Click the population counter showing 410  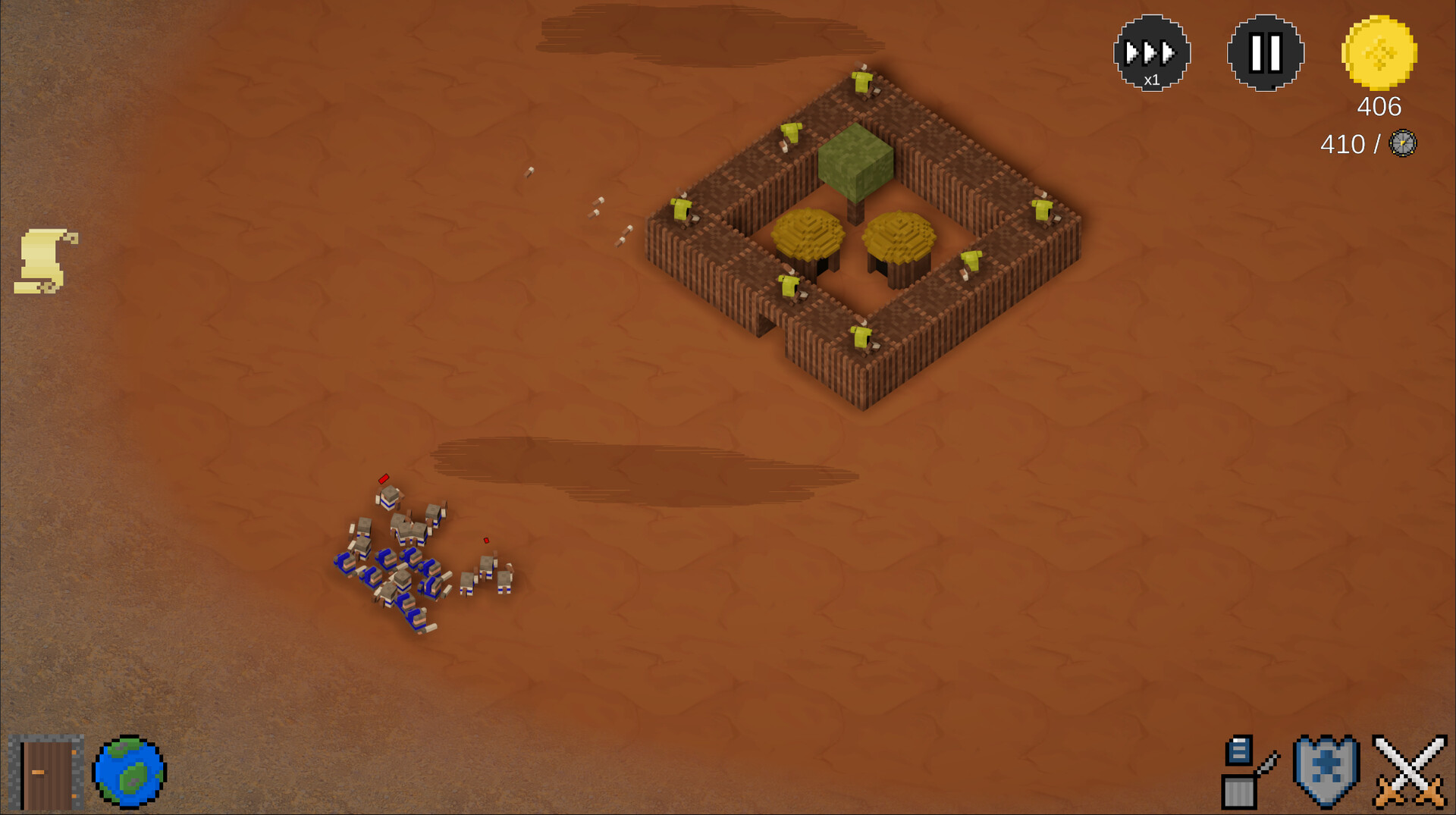pyautogui.click(x=1344, y=143)
